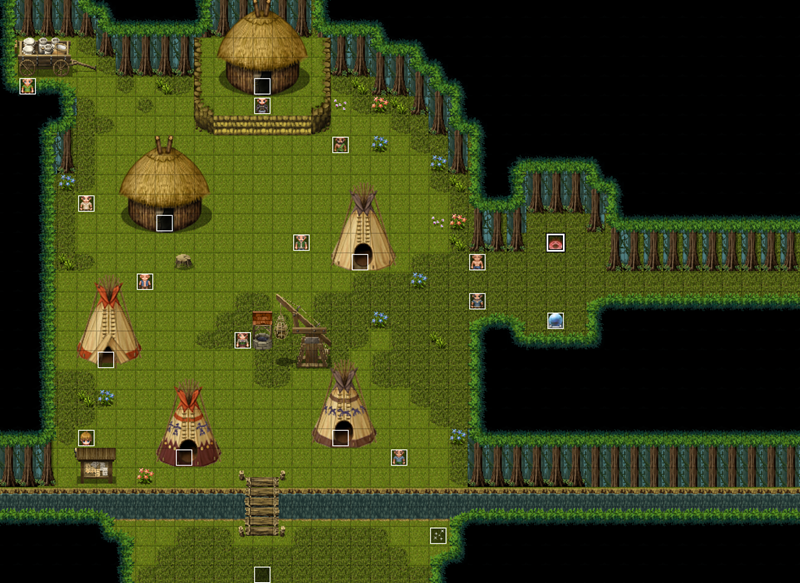Pick the NPC event next to the well
Viewport: 800px width, 583px height.
242,340
